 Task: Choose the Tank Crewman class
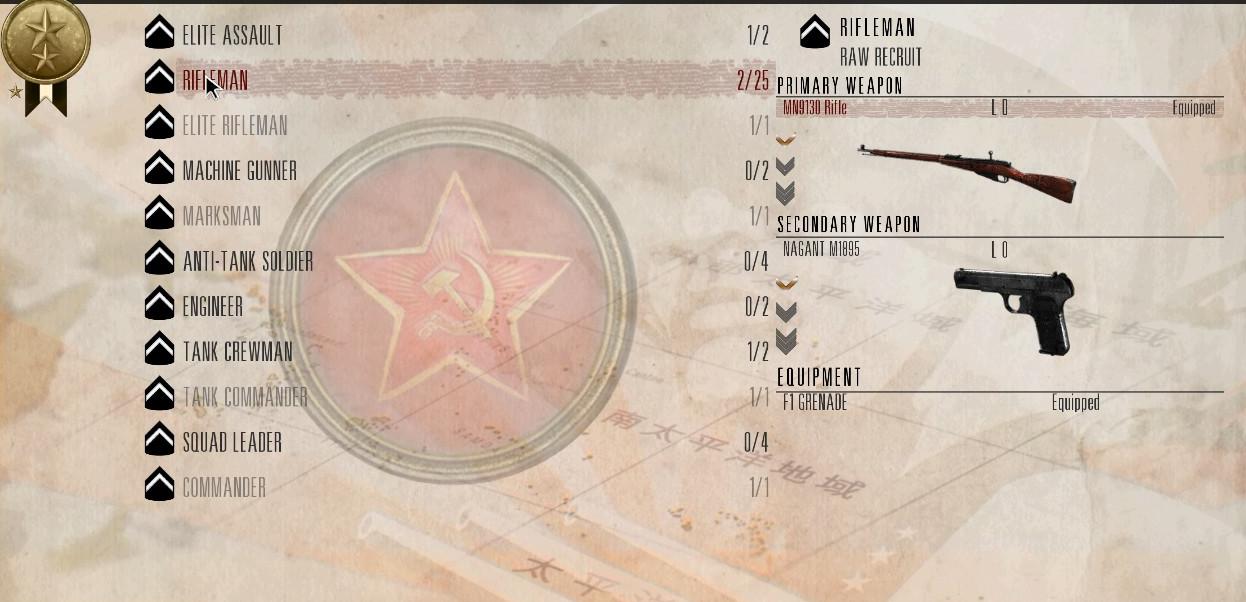pos(237,352)
